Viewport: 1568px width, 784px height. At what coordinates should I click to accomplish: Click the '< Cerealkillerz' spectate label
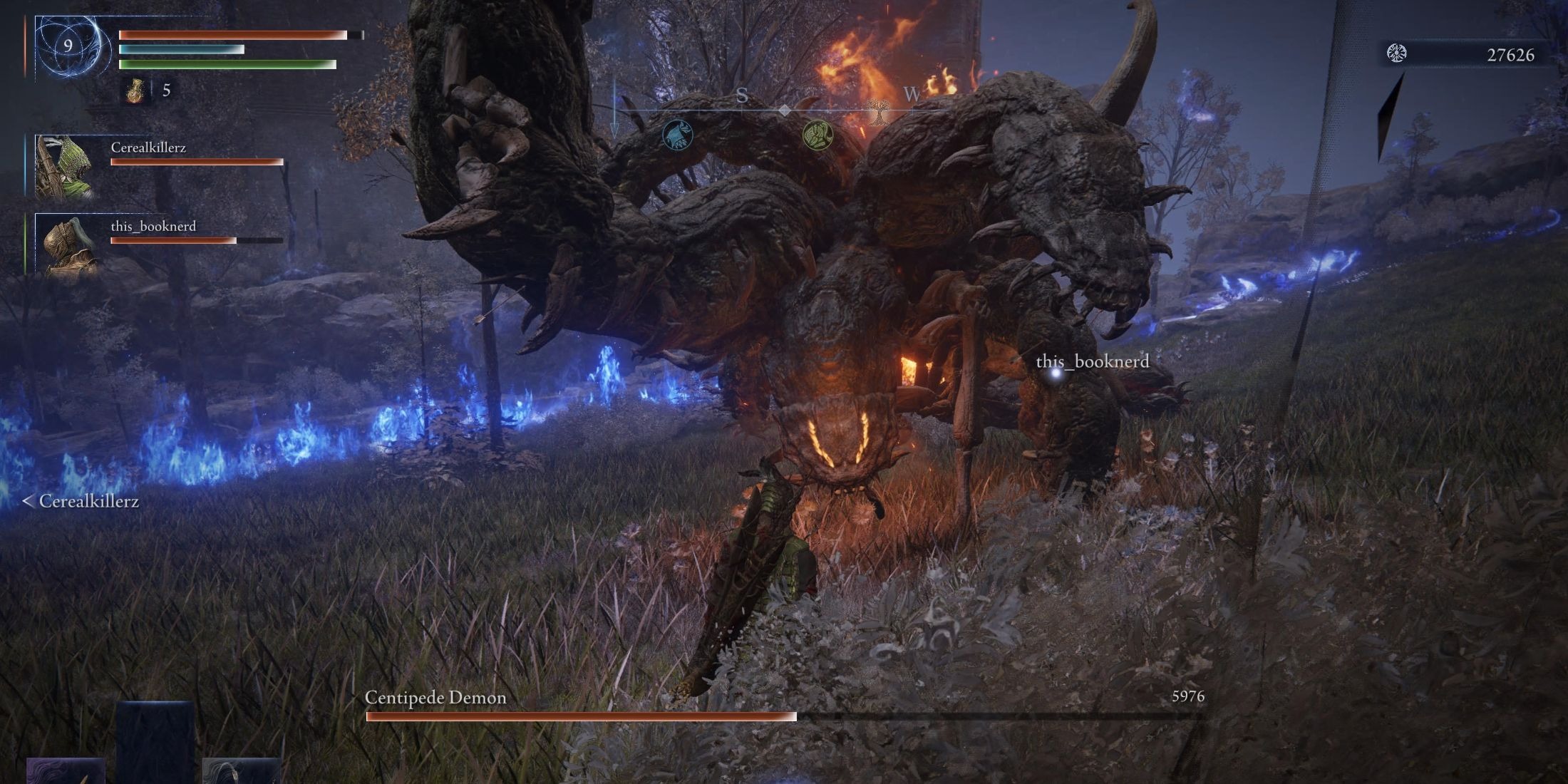pyautogui.click(x=81, y=502)
